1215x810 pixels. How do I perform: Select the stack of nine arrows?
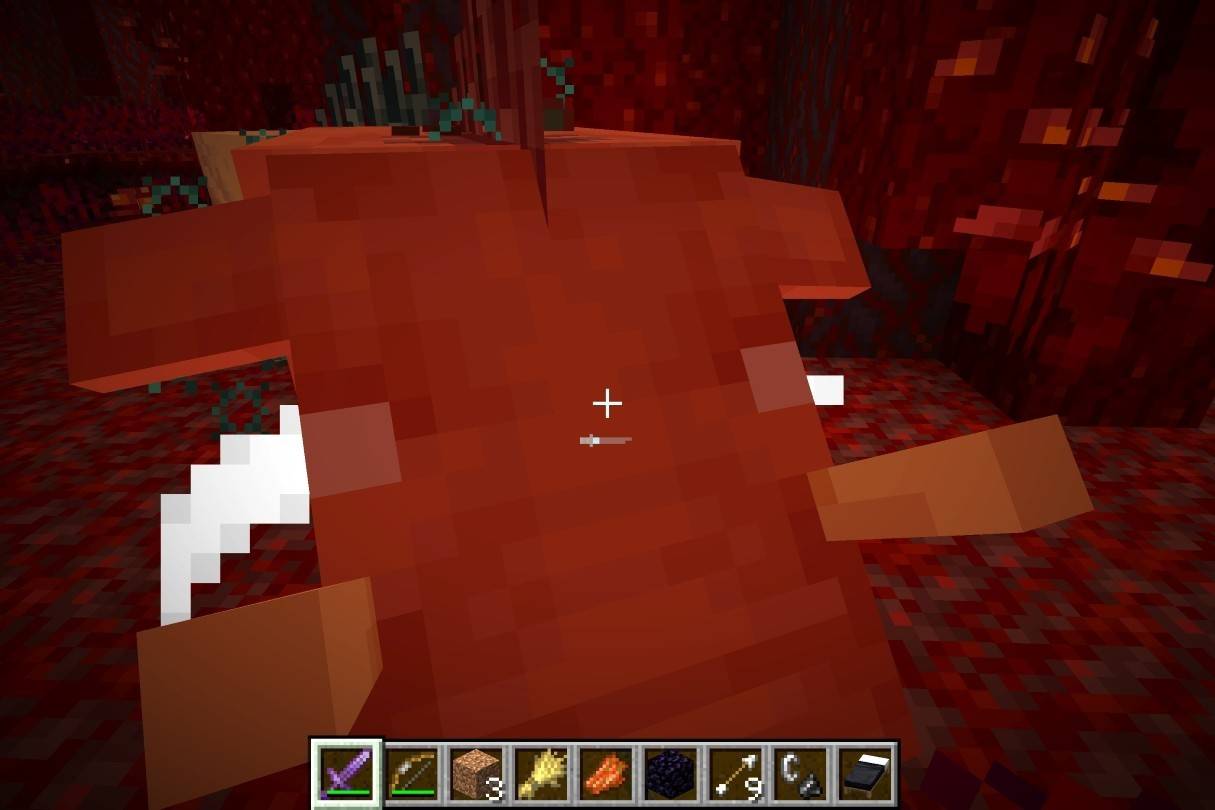(x=735, y=773)
